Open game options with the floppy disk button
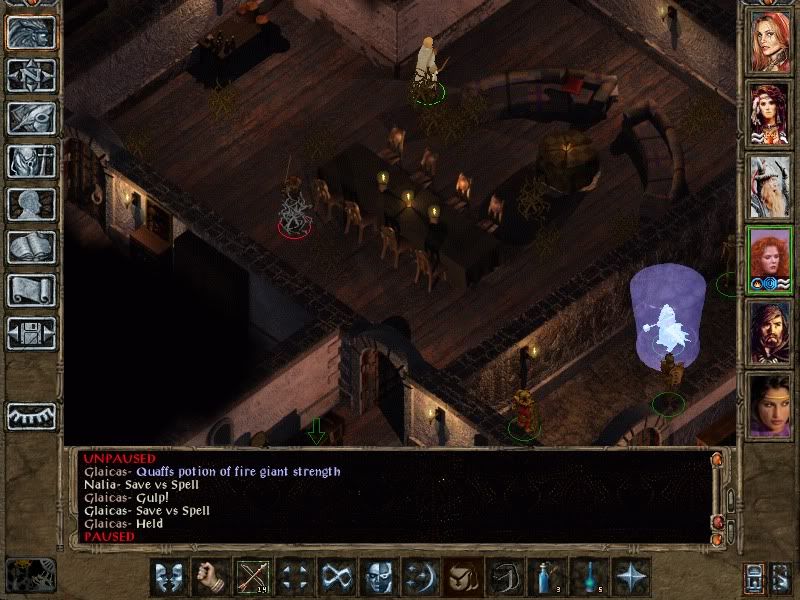This screenshot has height=600, width=800. click(31, 333)
